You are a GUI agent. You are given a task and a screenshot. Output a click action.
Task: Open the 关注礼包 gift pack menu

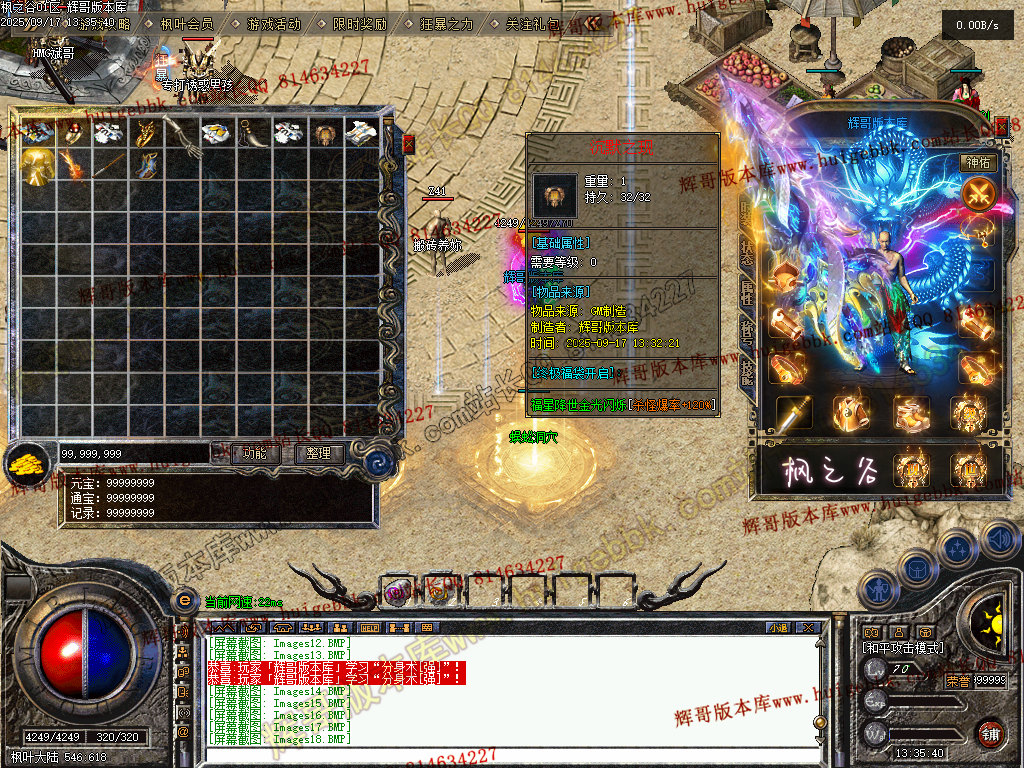(533, 23)
